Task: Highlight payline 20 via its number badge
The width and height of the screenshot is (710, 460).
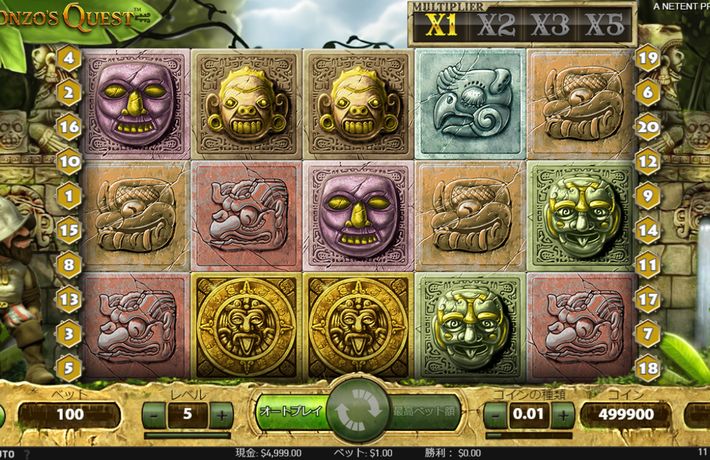Action: 647,126
